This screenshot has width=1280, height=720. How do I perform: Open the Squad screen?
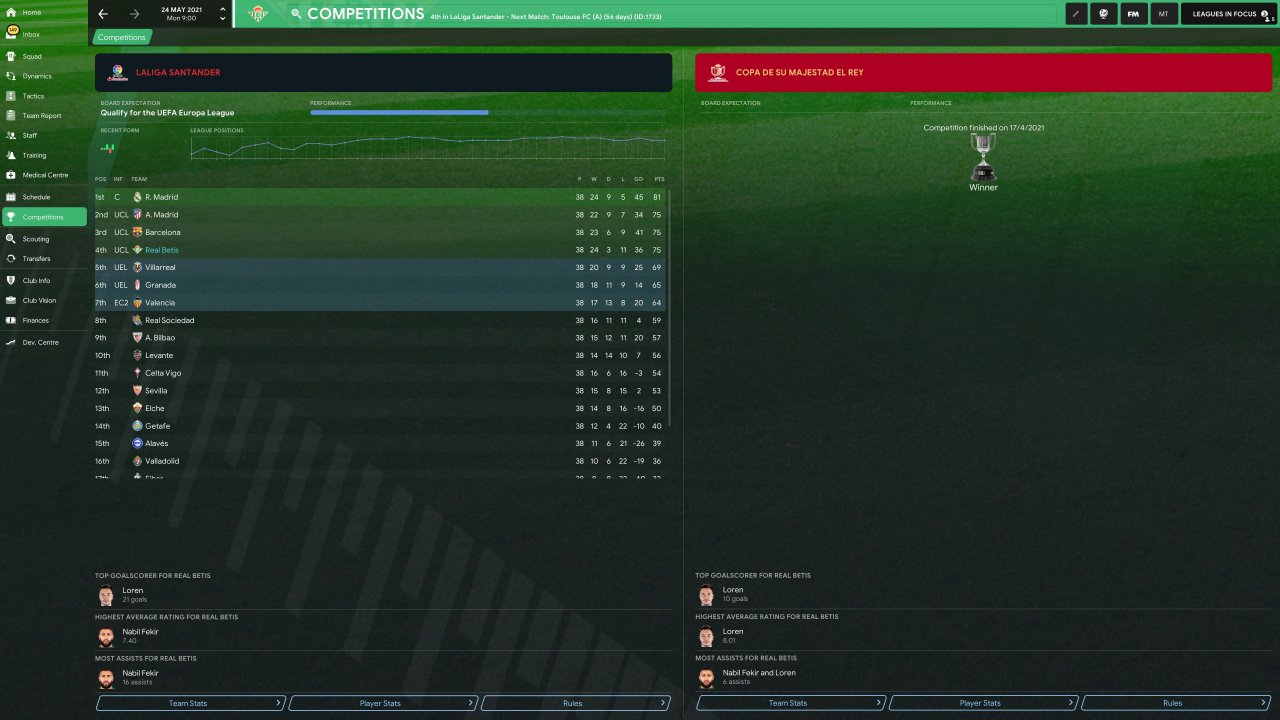point(32,56)
